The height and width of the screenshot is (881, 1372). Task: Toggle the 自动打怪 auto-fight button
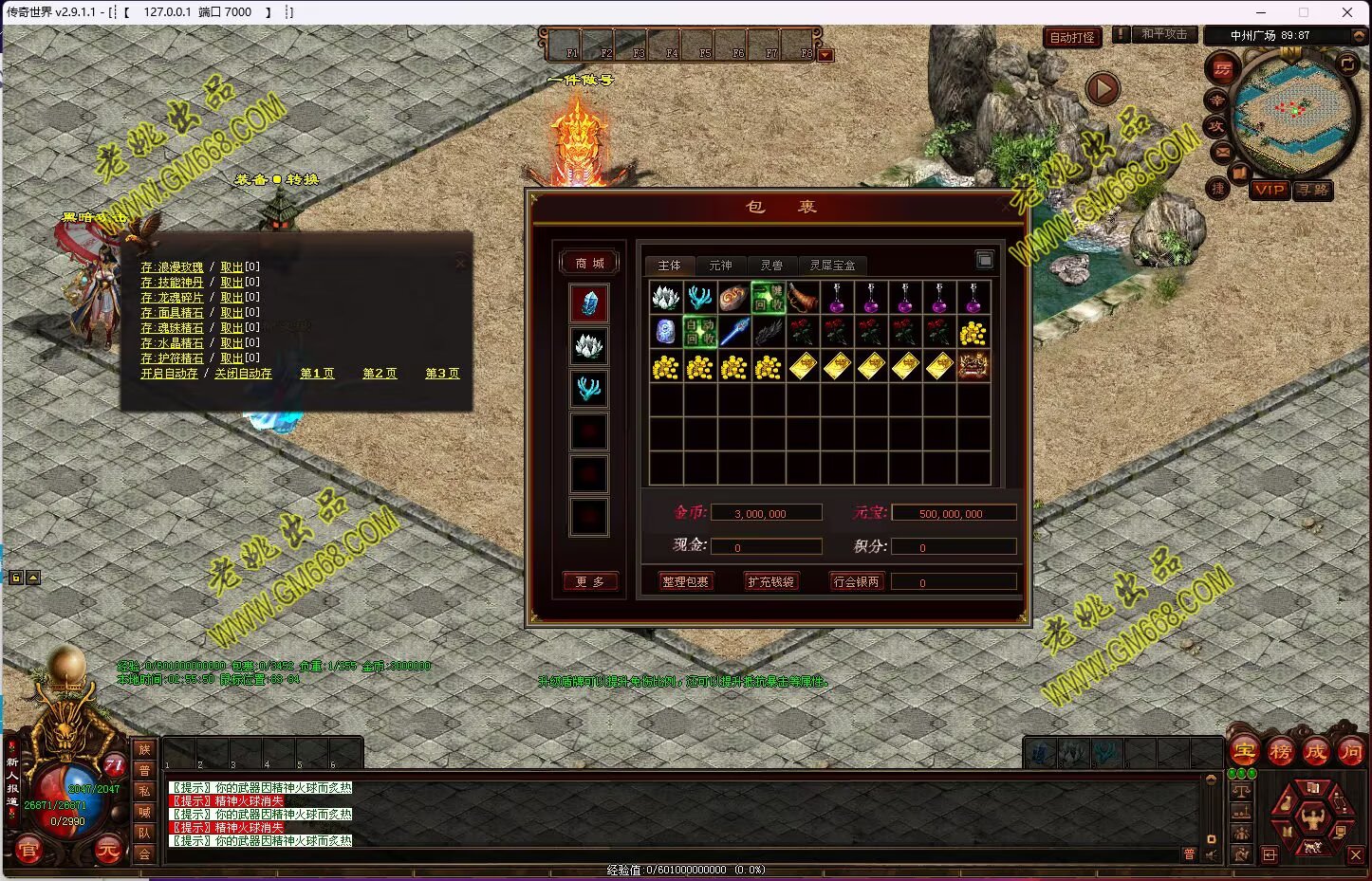point(1072,38)
